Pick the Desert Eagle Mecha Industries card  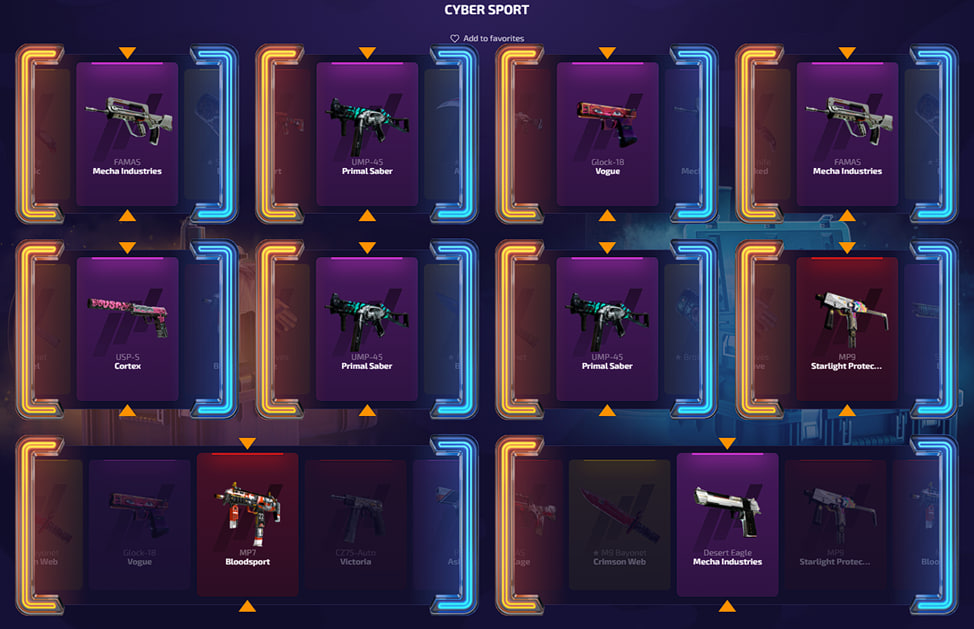pos(727,524)
